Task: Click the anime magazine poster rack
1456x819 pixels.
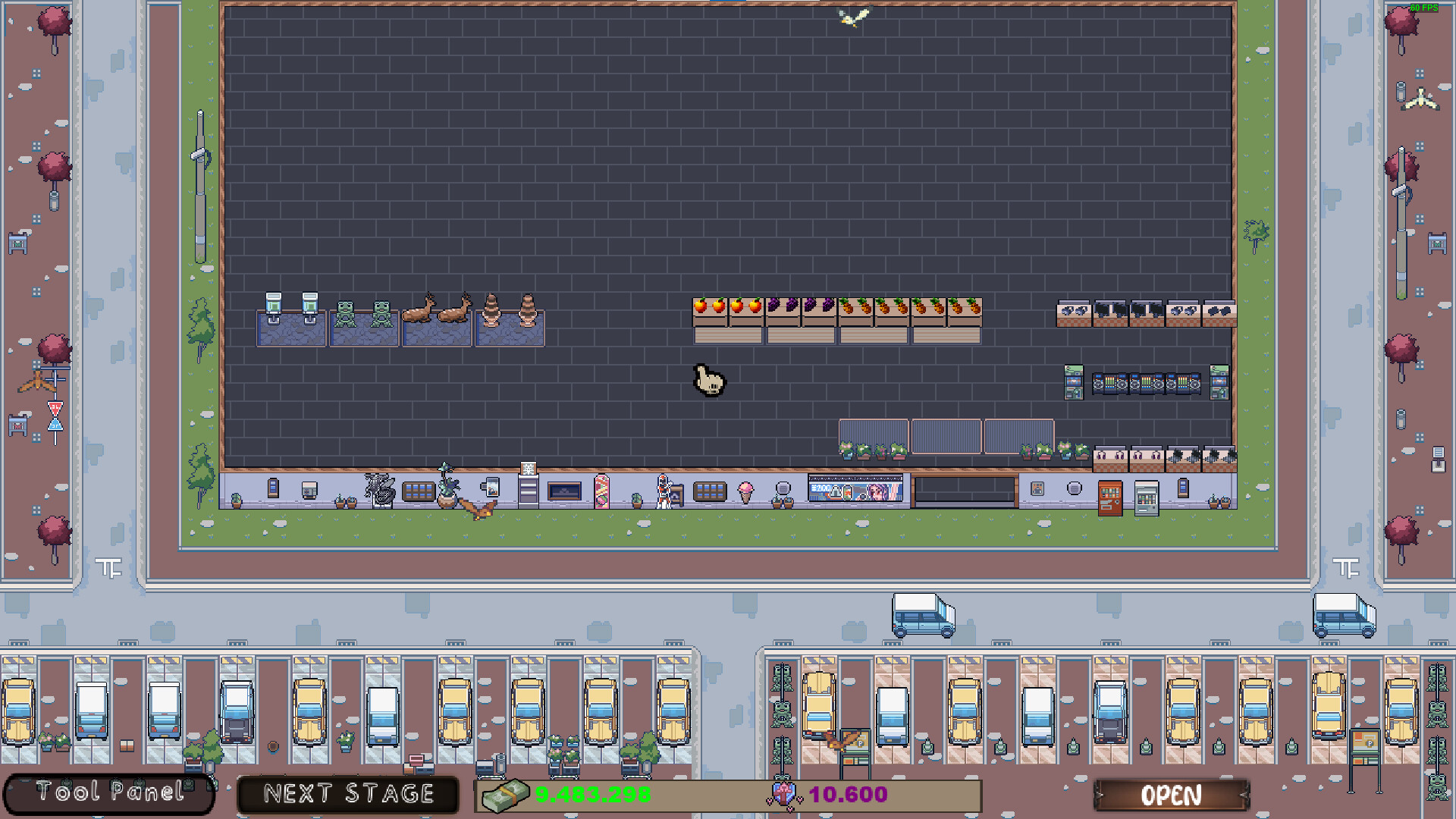Action: (x=855, y=489)
